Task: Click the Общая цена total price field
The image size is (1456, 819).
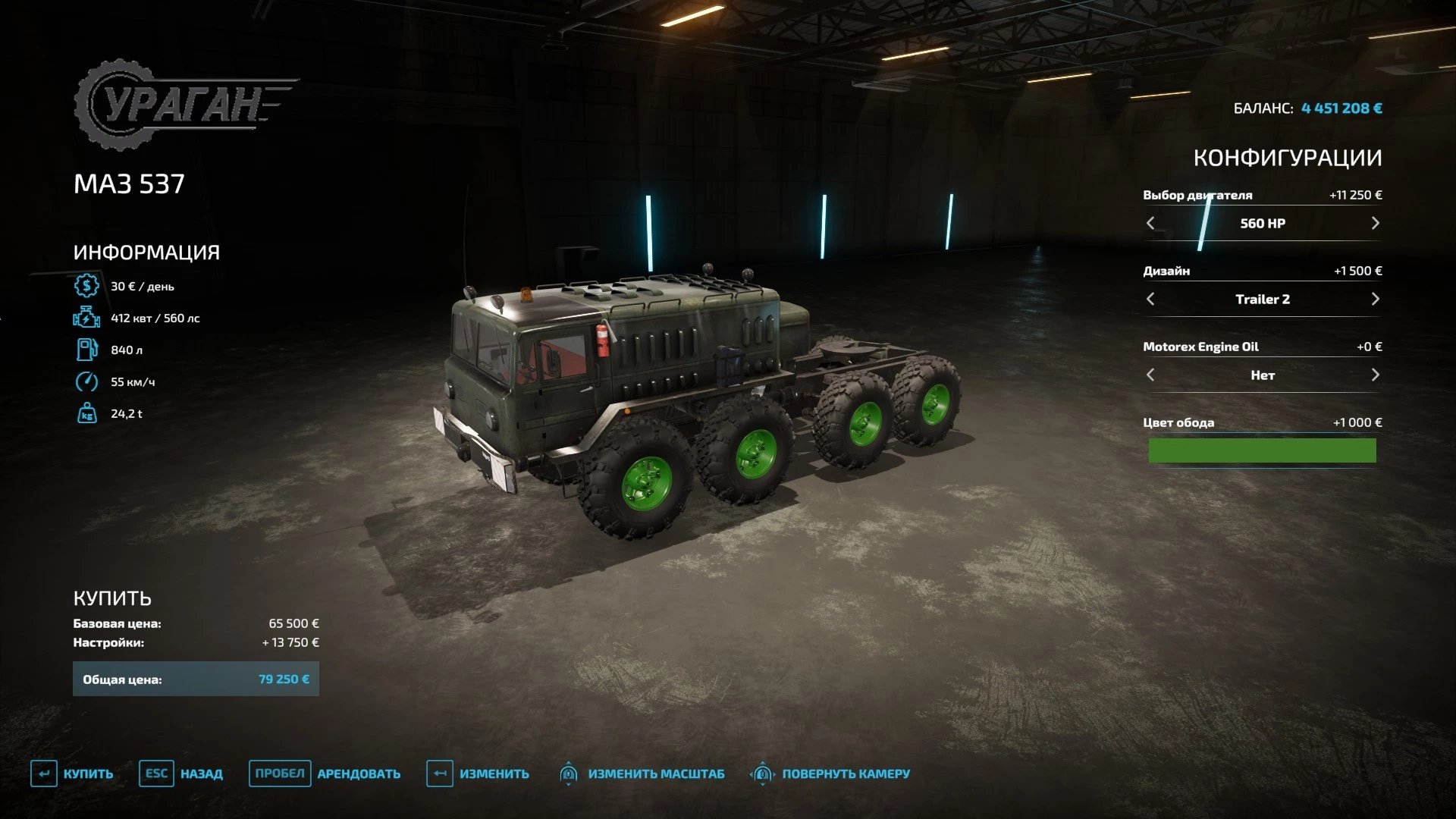Action: [x=196, y=679]
